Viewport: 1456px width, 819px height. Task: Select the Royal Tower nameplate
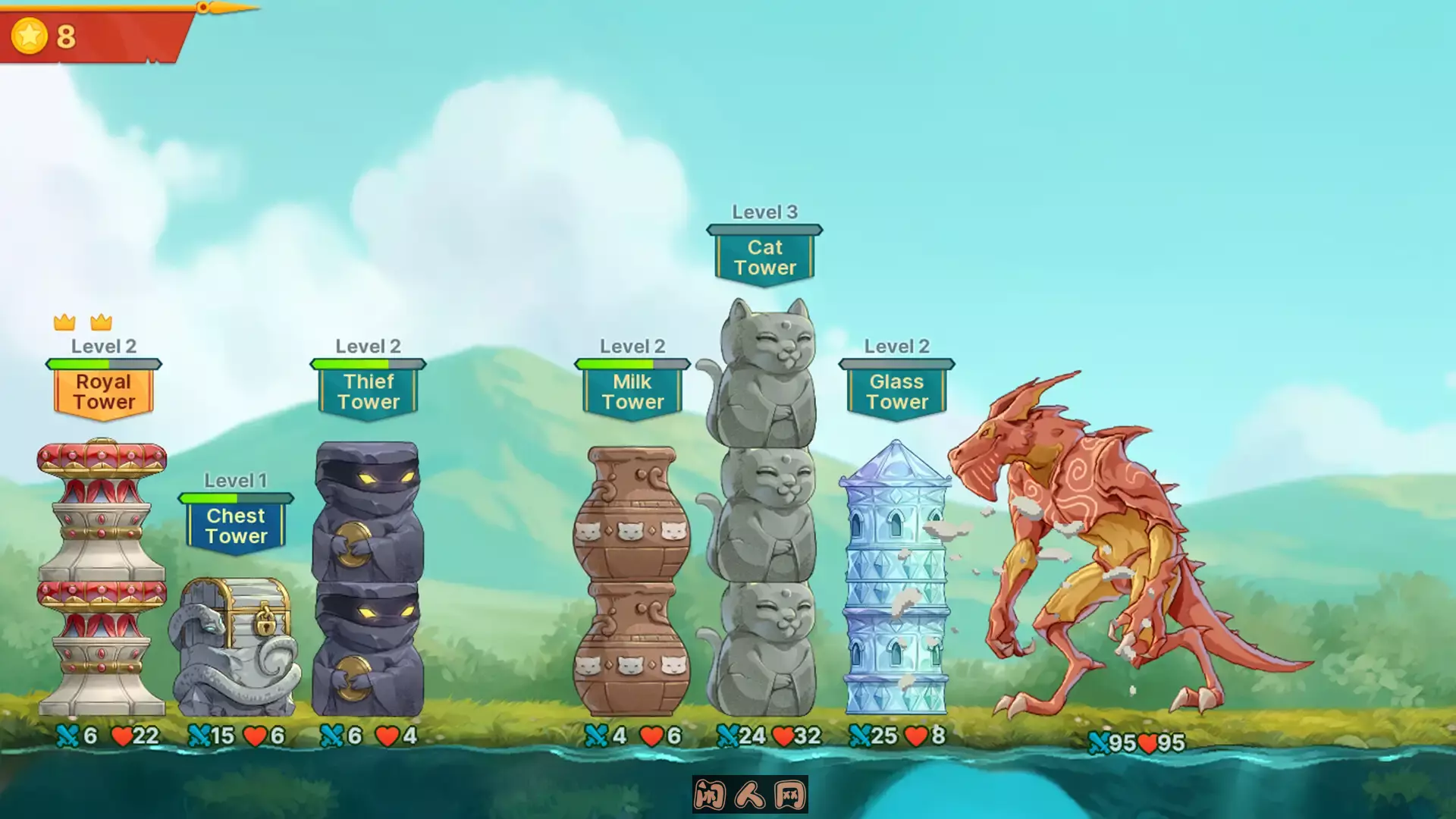[x=103, y=391]
